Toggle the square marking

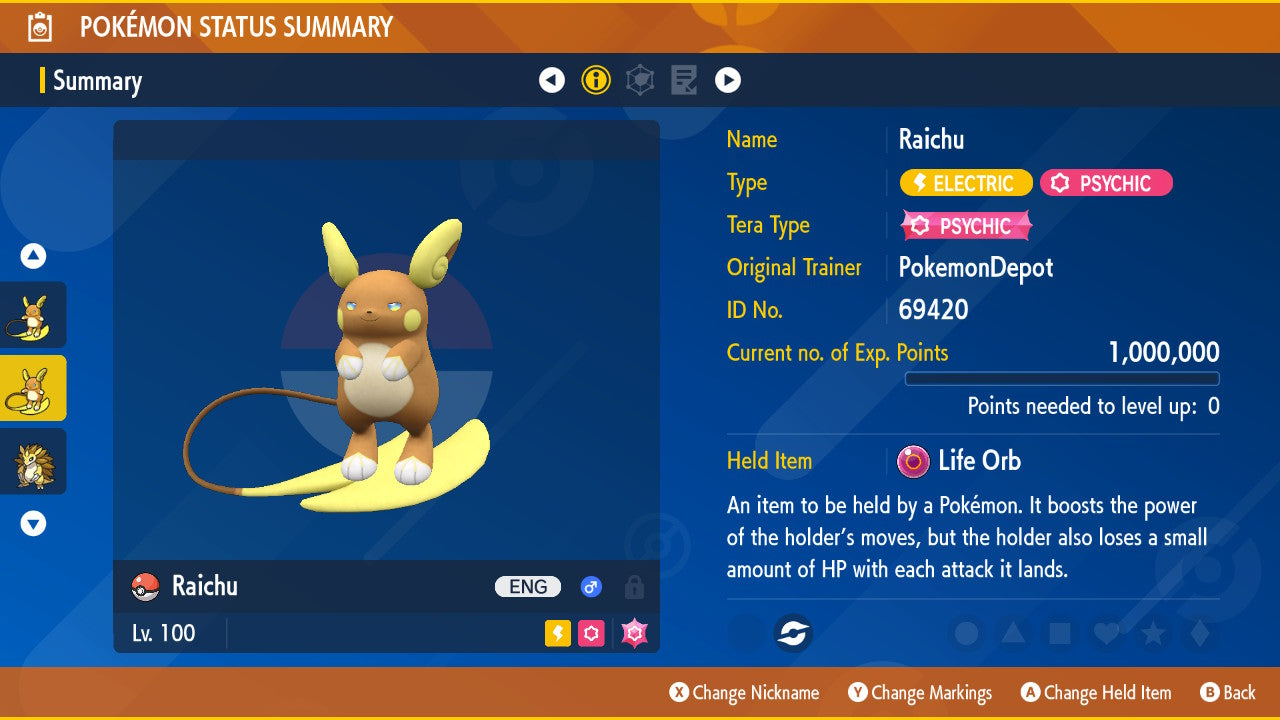pyautogui.click(x=1060, y=633)
